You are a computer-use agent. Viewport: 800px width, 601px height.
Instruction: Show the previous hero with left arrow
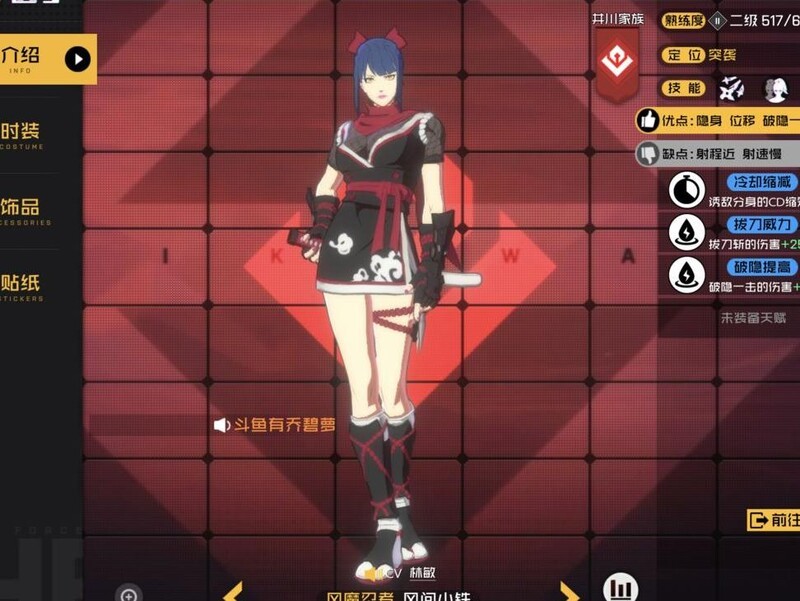232,592
